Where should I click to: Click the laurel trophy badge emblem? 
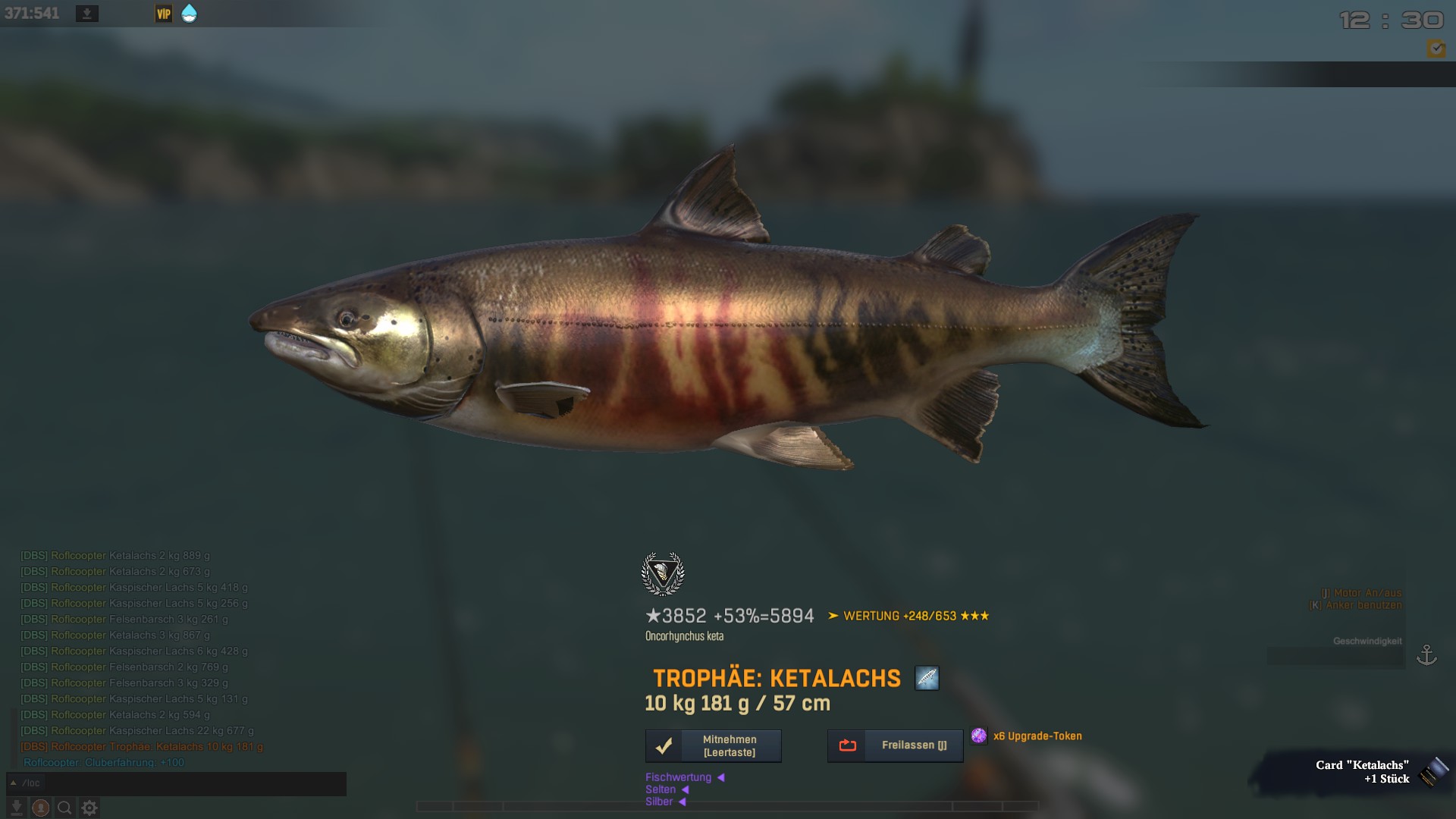(x=663, y=574)
